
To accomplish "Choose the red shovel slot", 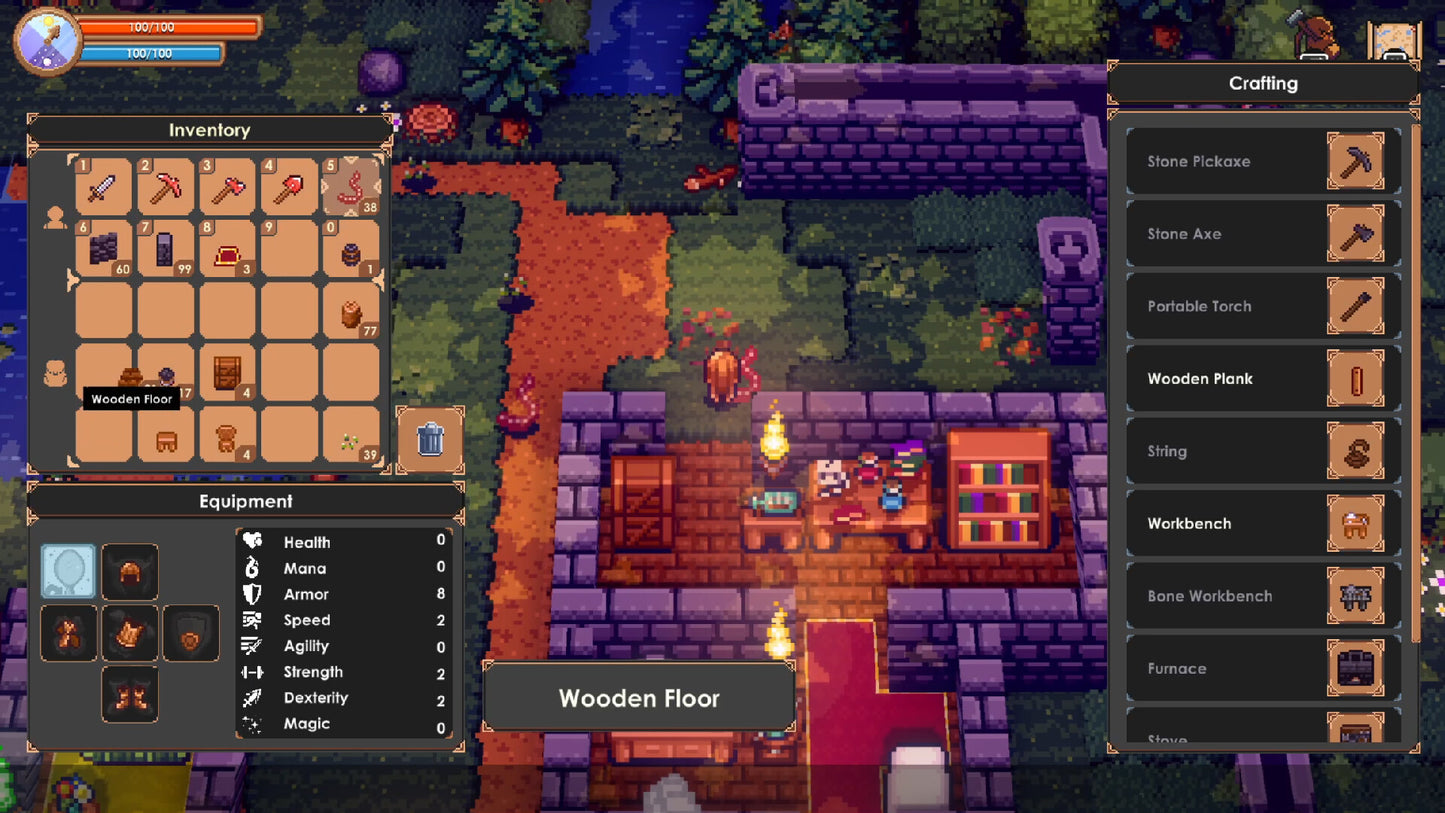I will coord(289,187).
